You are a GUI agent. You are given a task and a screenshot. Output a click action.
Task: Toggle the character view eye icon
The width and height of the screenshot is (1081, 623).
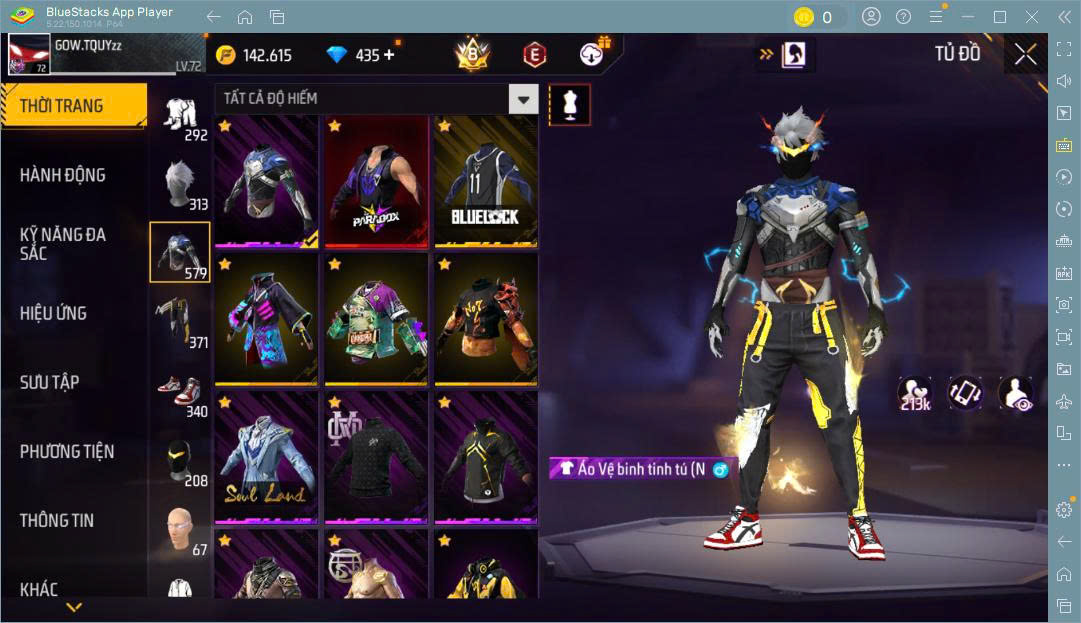tap(1015, 393)
